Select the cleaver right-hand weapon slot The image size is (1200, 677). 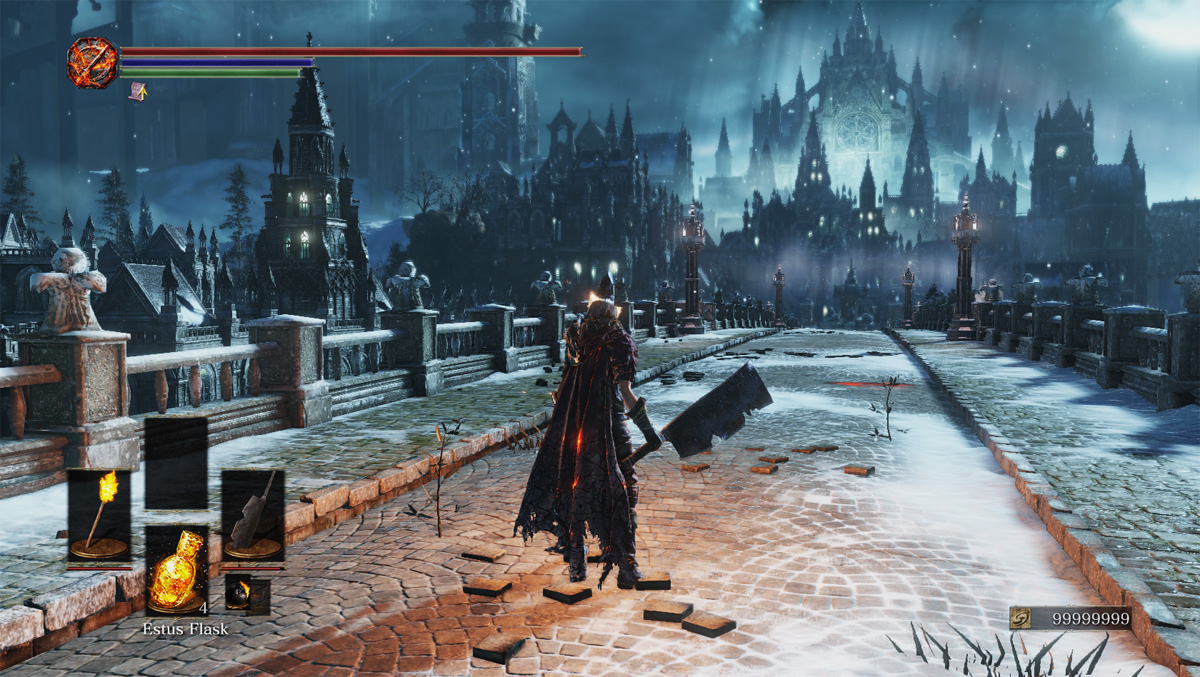[x=253, y=517]
